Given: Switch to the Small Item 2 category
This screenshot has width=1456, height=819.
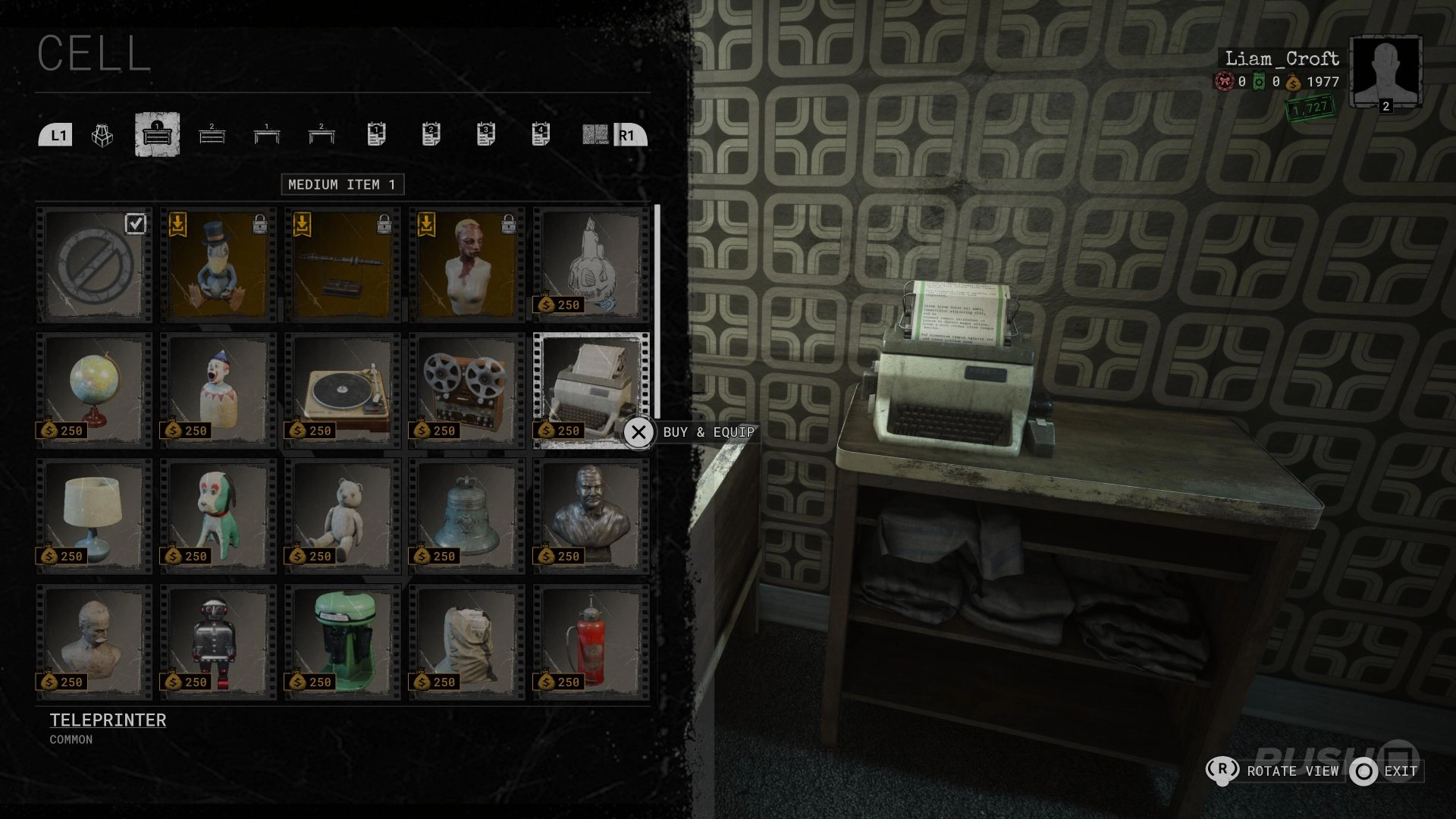Looking at the screenshot, I should pyautogui.click(x=322, y=135).
